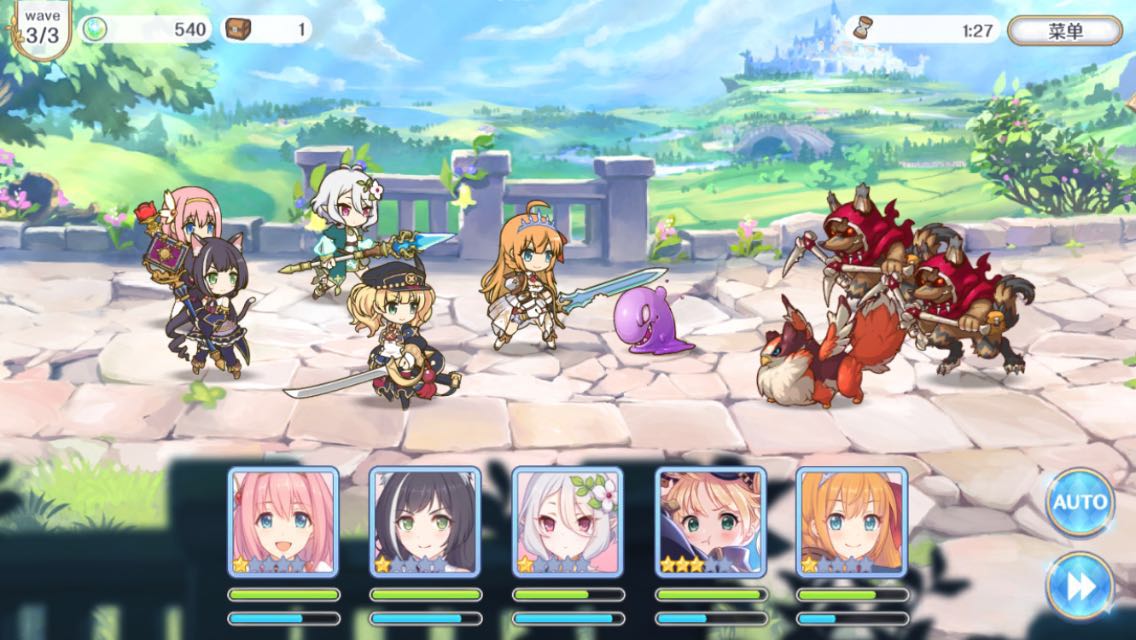Trigger the black-haired cat girl's portrait skill
1136x640 pixels.
click(425, 521)
